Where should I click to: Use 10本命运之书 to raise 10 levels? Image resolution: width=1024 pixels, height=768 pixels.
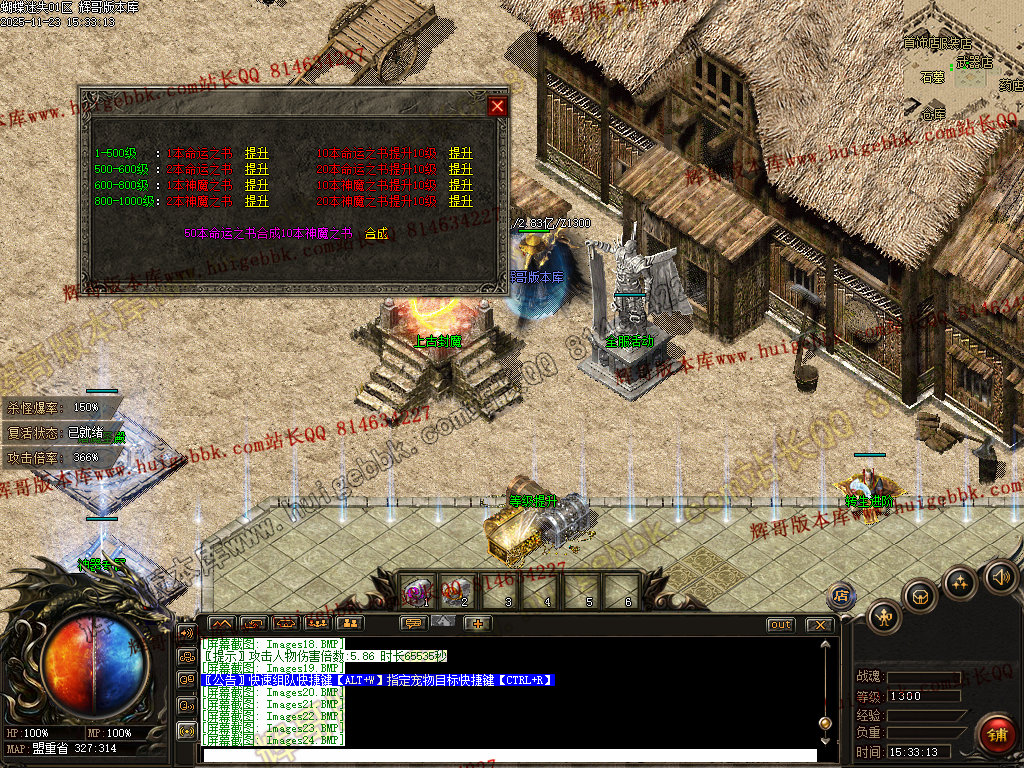[x=460, y=154]
